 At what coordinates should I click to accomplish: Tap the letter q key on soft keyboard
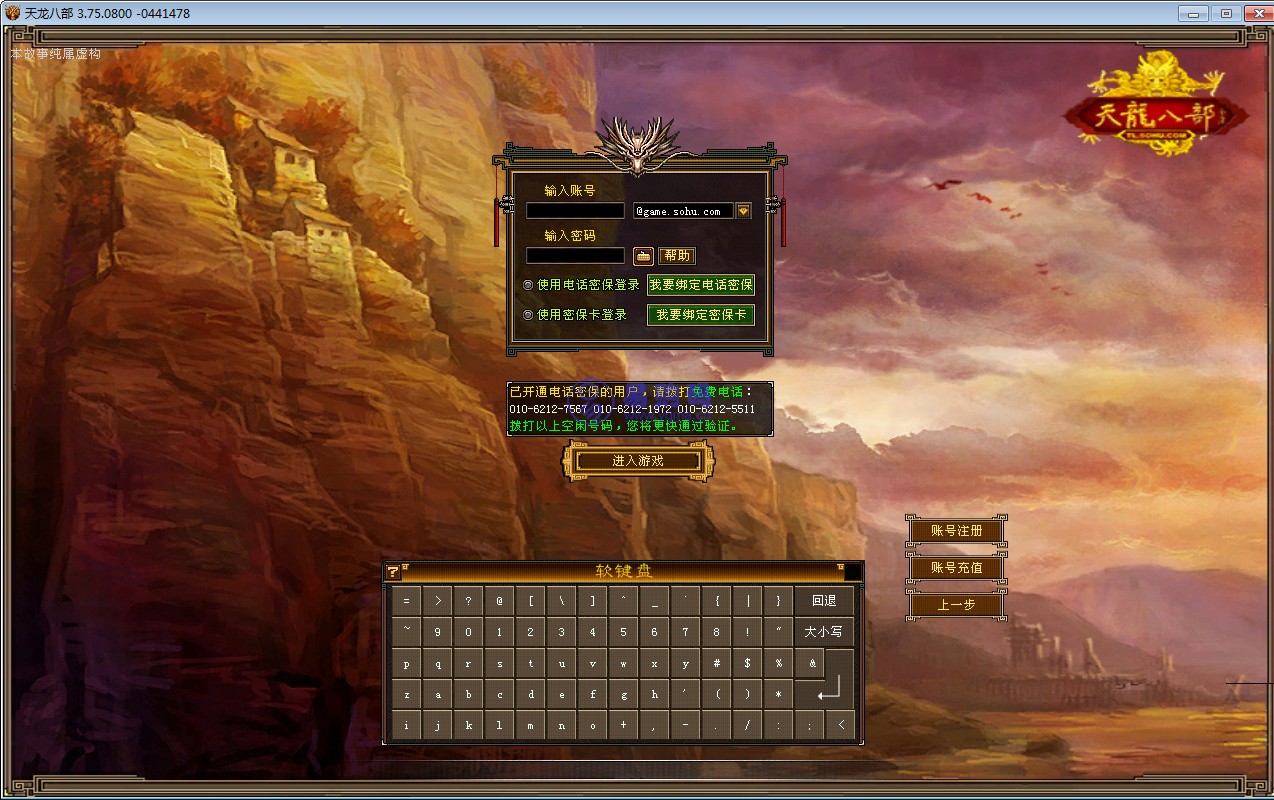click(x=438, y=663)
